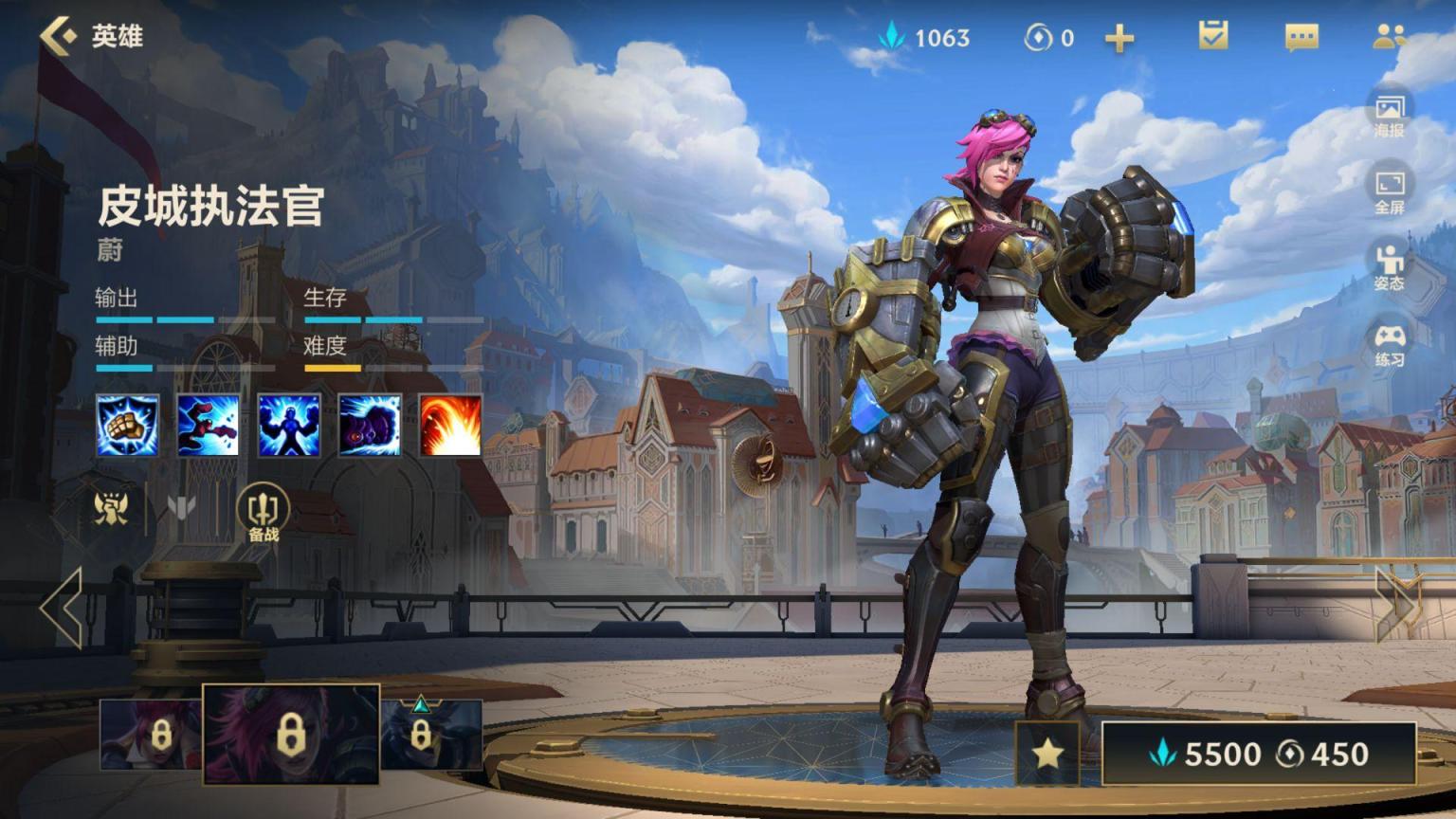Add more currency with the plus button
Viewport: 1456px width, 819px height.
(x=1119, y=38)
